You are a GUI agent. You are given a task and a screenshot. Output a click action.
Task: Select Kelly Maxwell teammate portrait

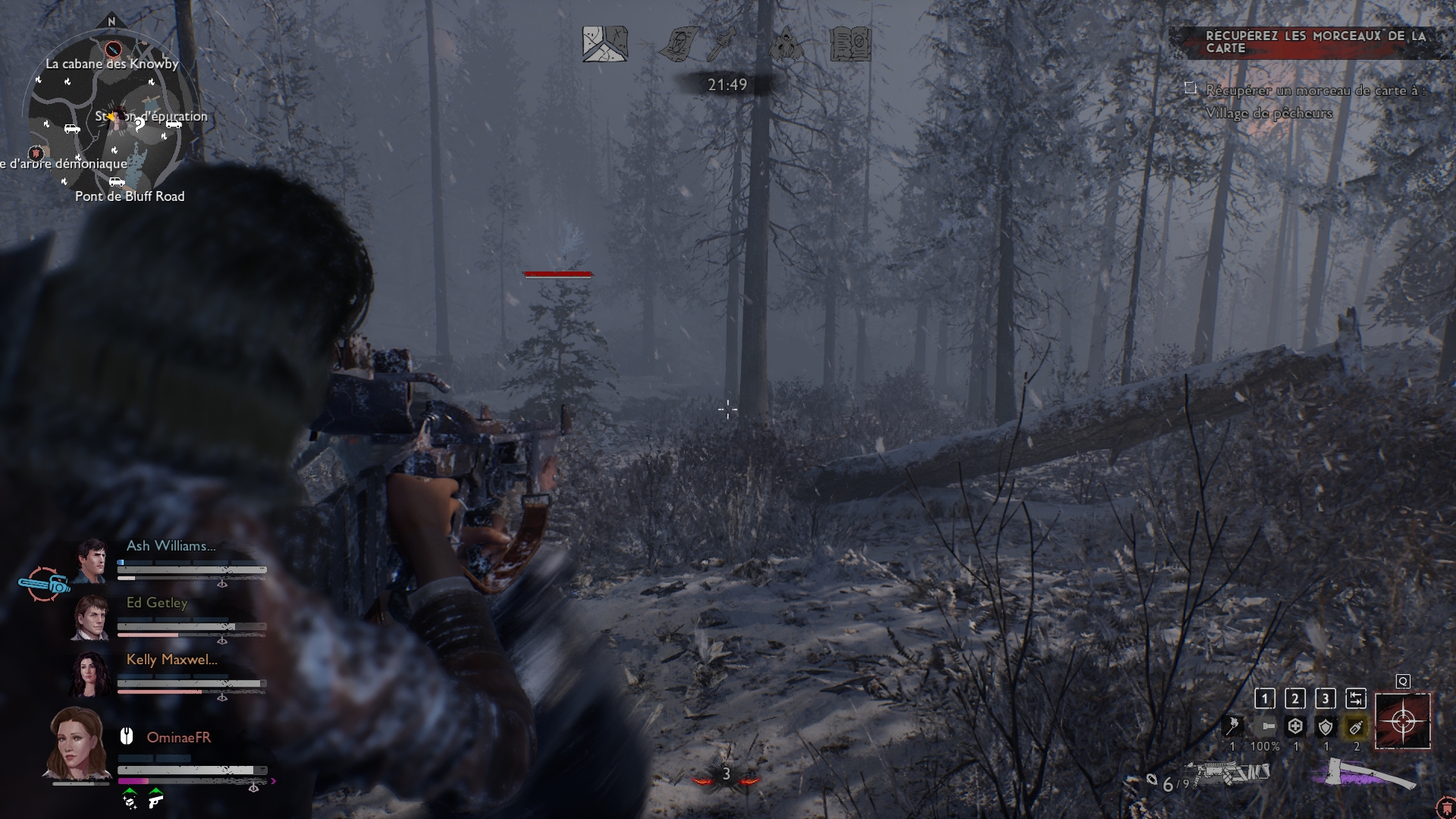tap(91, 673)
